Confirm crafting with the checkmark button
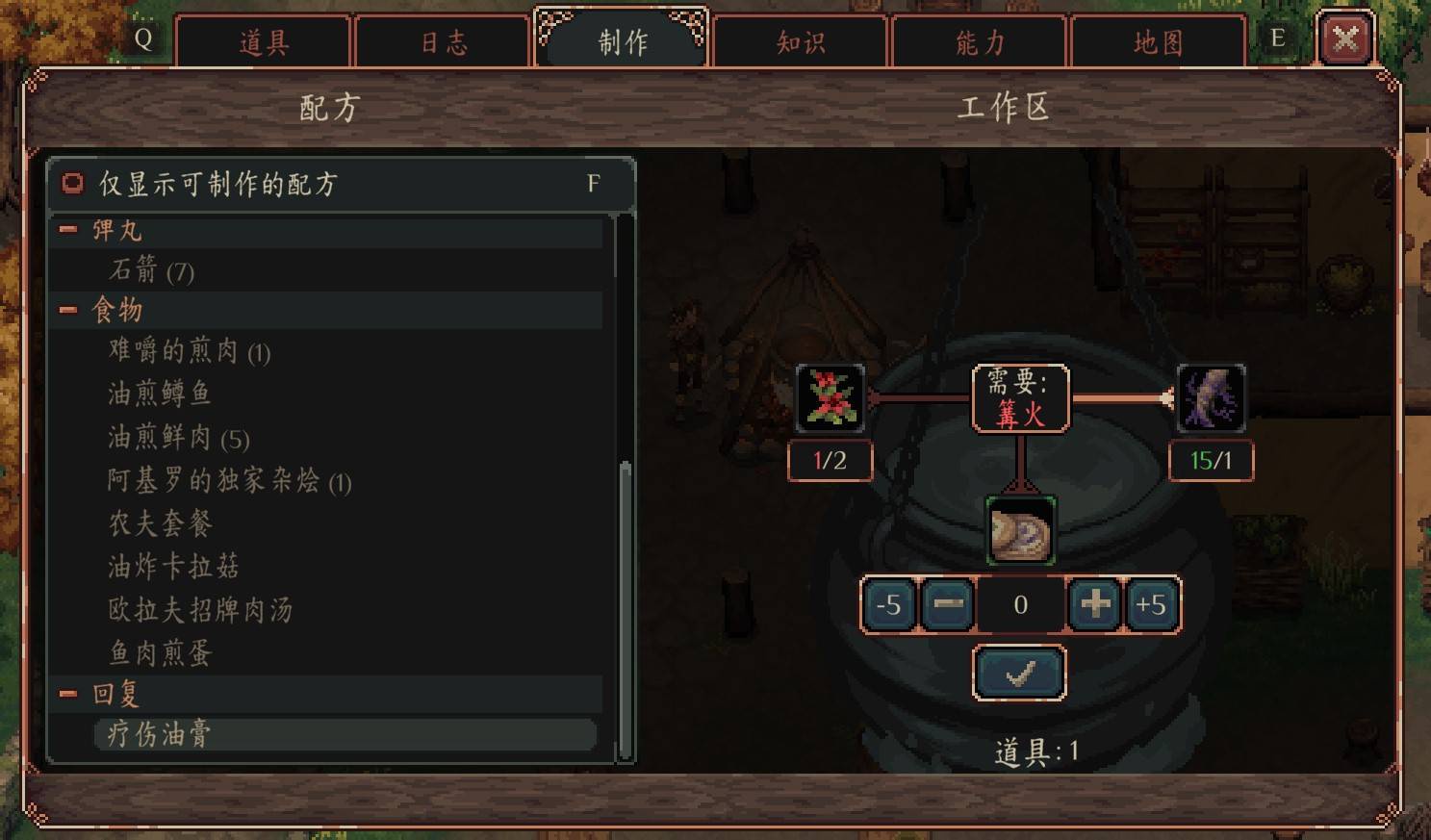This screenshot has height=840, width=1431. 1019,673
